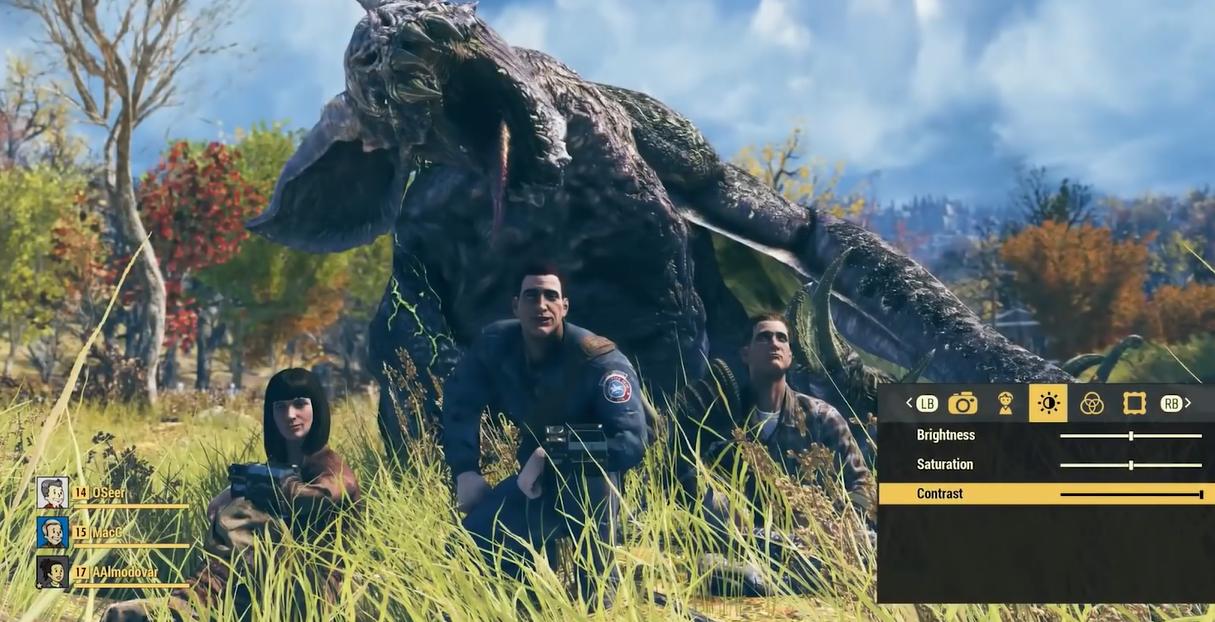1215x622 pixels.
Task: Click teammate AAlmodovar's portrait
Action: (x=52, y=572)
